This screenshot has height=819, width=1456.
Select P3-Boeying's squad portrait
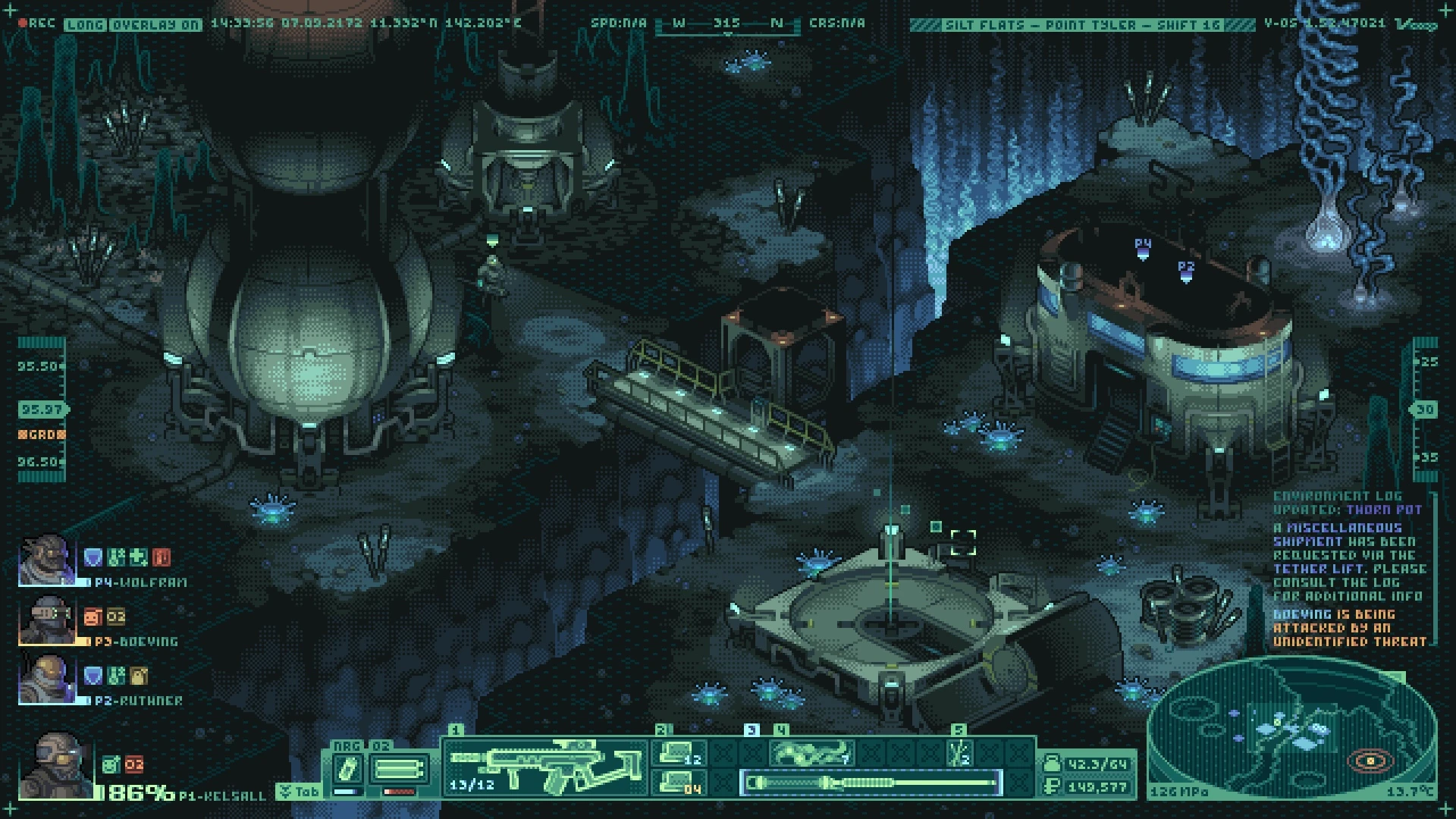tap(47, 620)
